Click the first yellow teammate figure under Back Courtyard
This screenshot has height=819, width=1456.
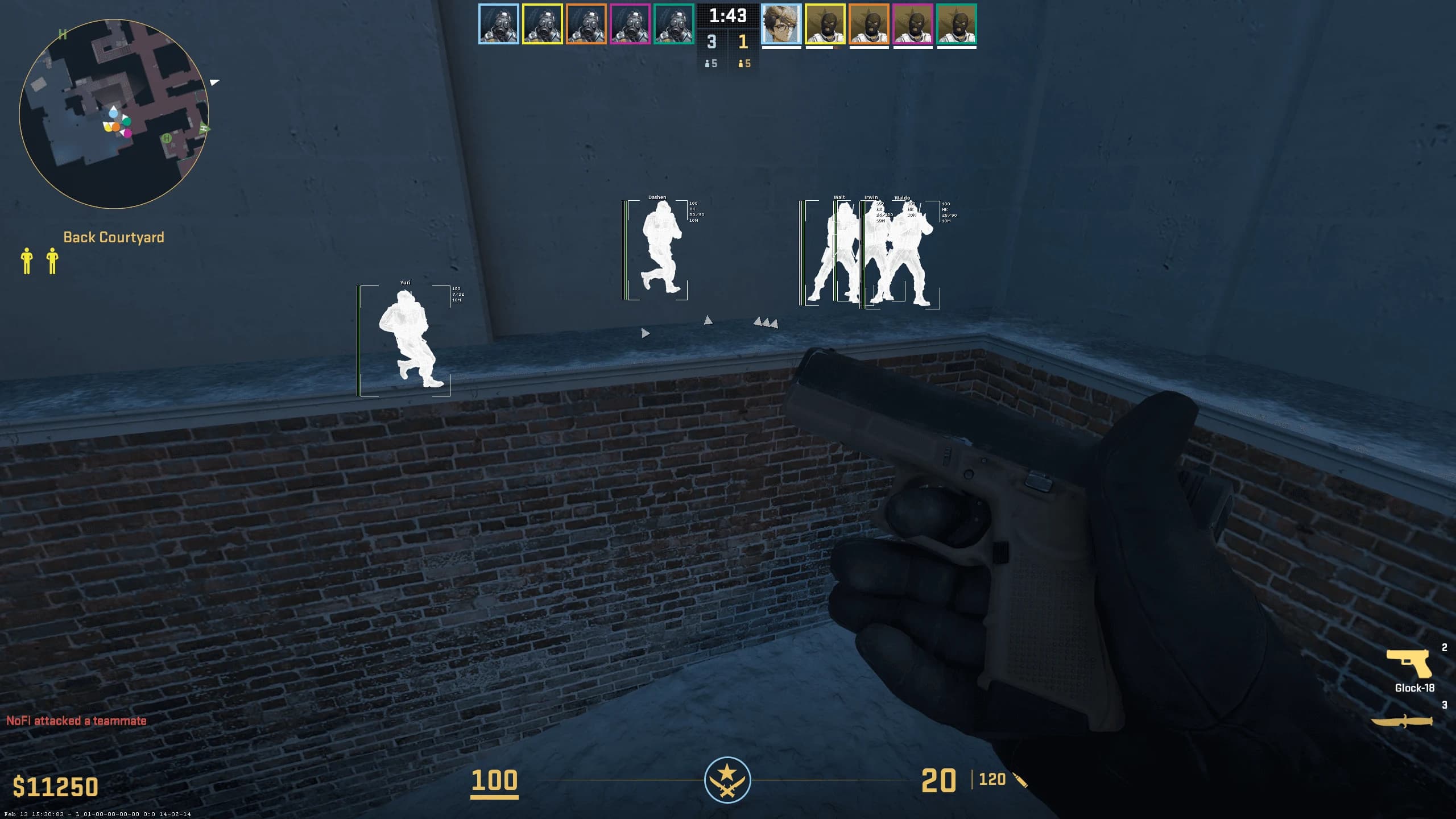click(27, 262)
